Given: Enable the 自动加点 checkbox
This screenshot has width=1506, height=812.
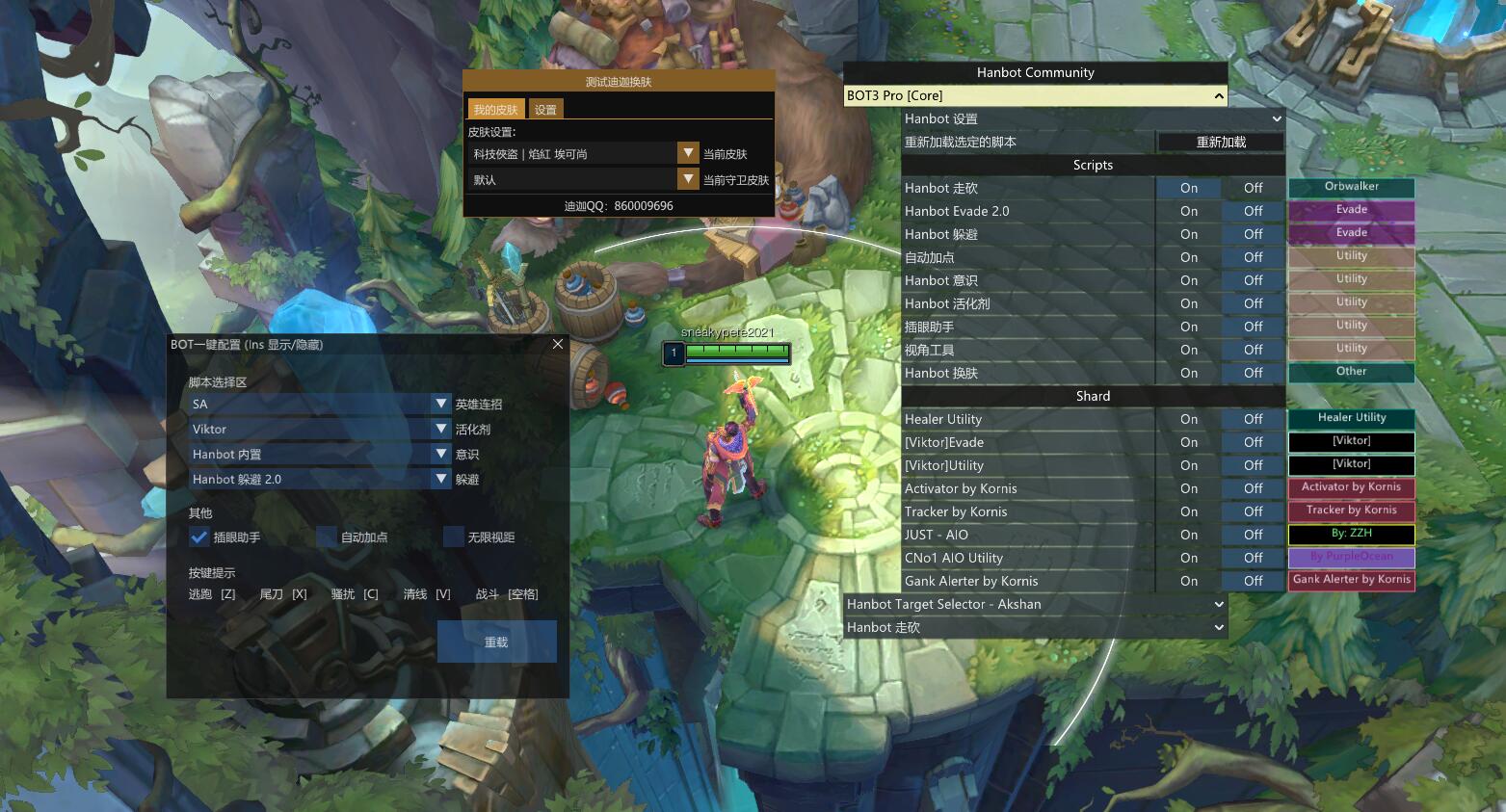Looking at the screenshot, I should 328,537.
